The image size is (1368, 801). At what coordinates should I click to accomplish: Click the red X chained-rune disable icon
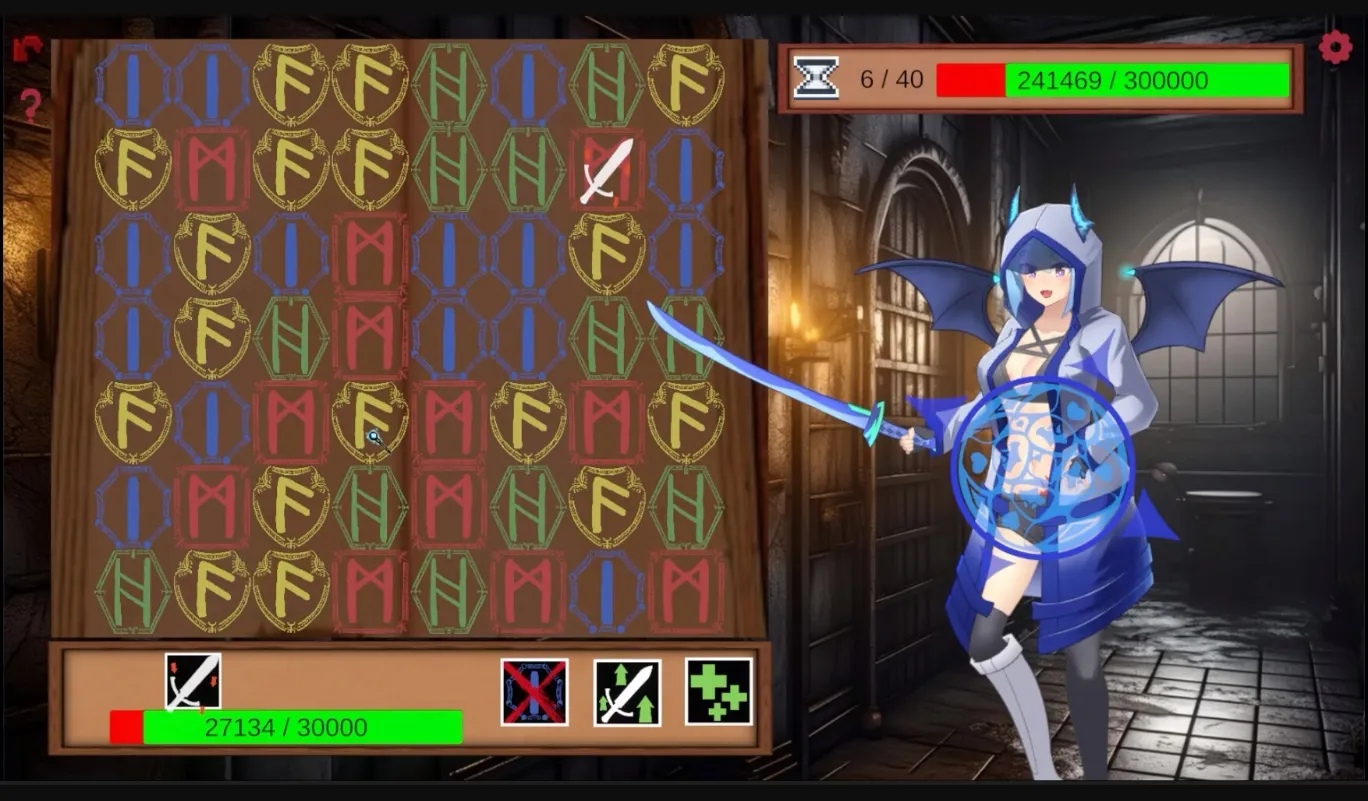click(x=533, y=692)
